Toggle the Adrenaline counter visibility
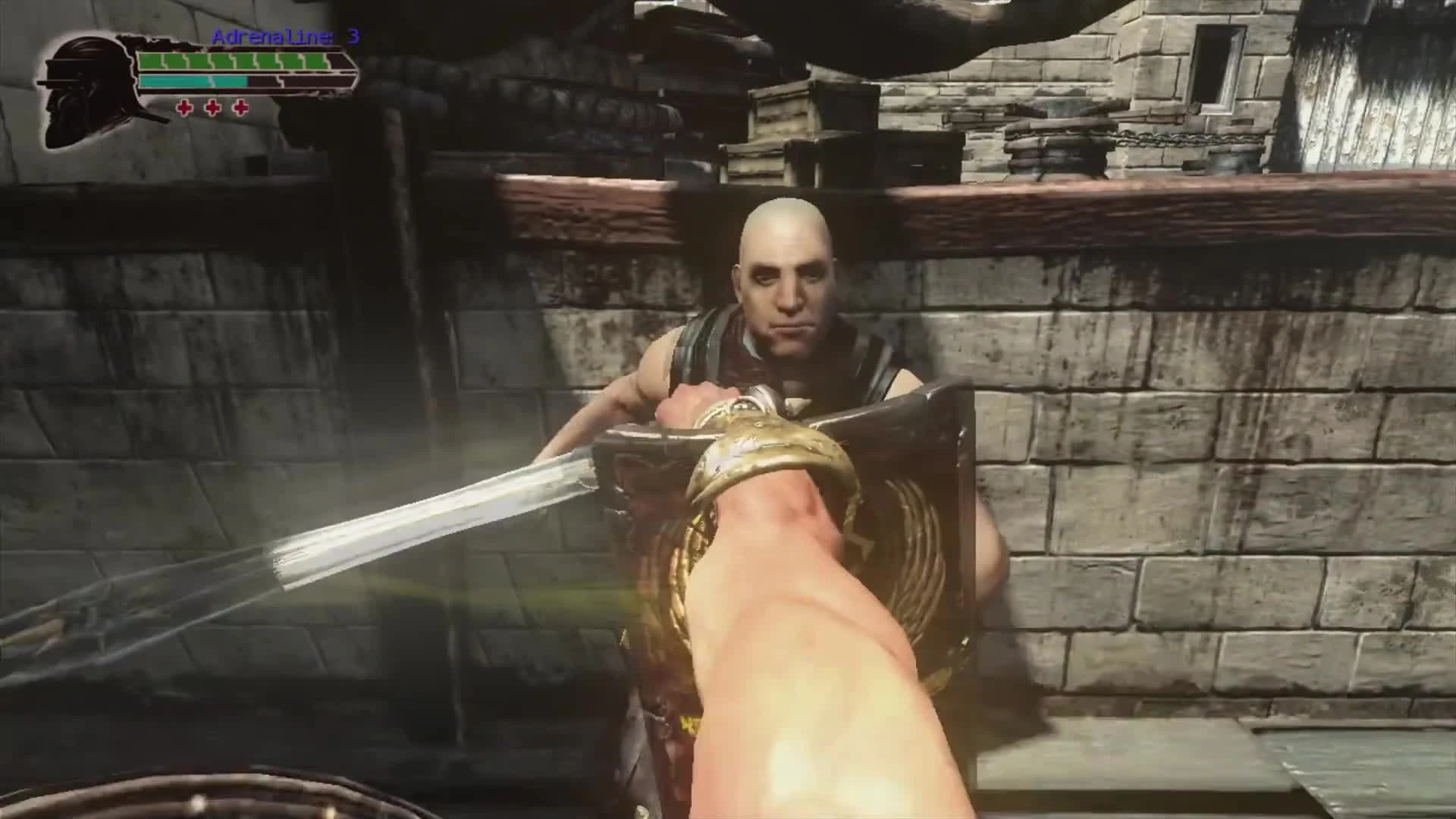The height and width of the screenshot is (819, 1456). coord(284,36)
